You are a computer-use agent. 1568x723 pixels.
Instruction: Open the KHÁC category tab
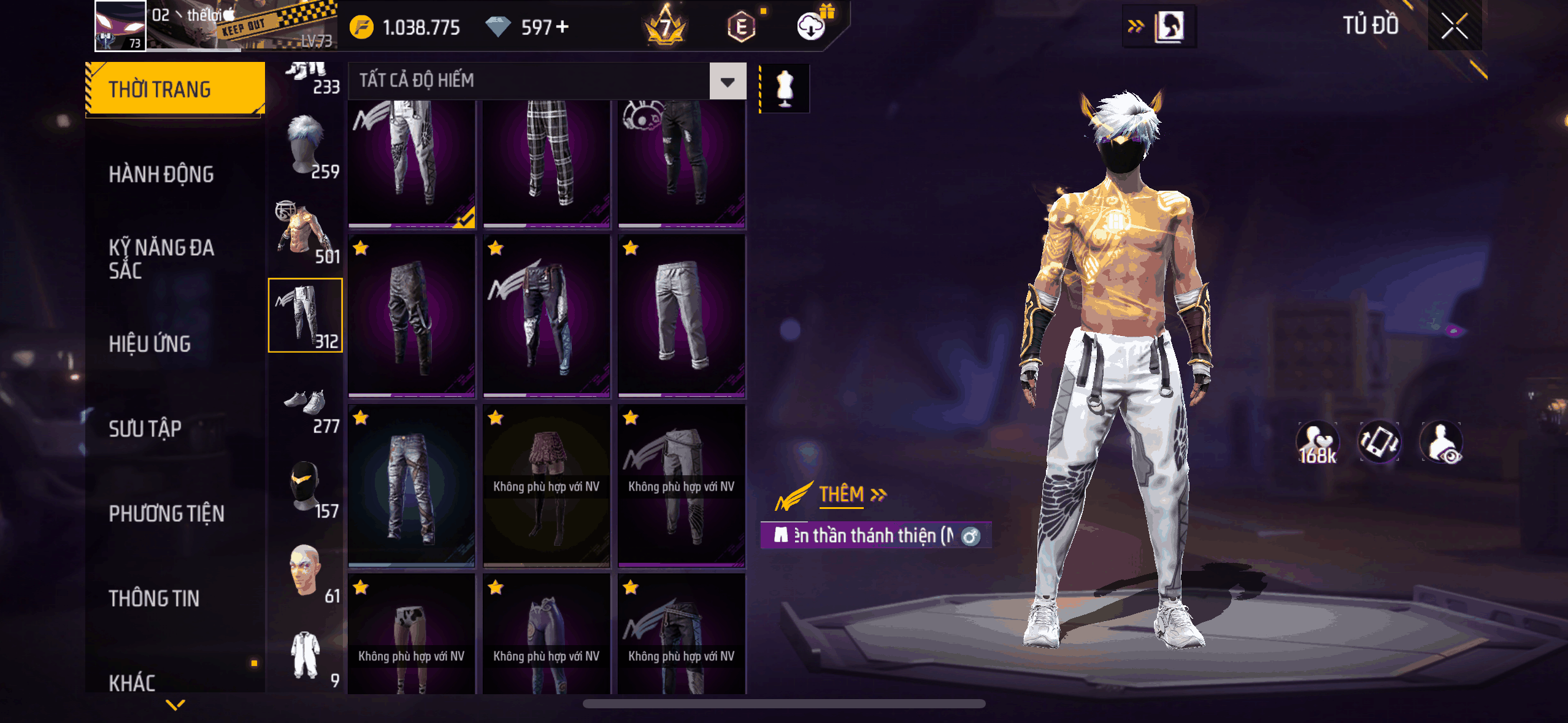click(x=133, y=682)
